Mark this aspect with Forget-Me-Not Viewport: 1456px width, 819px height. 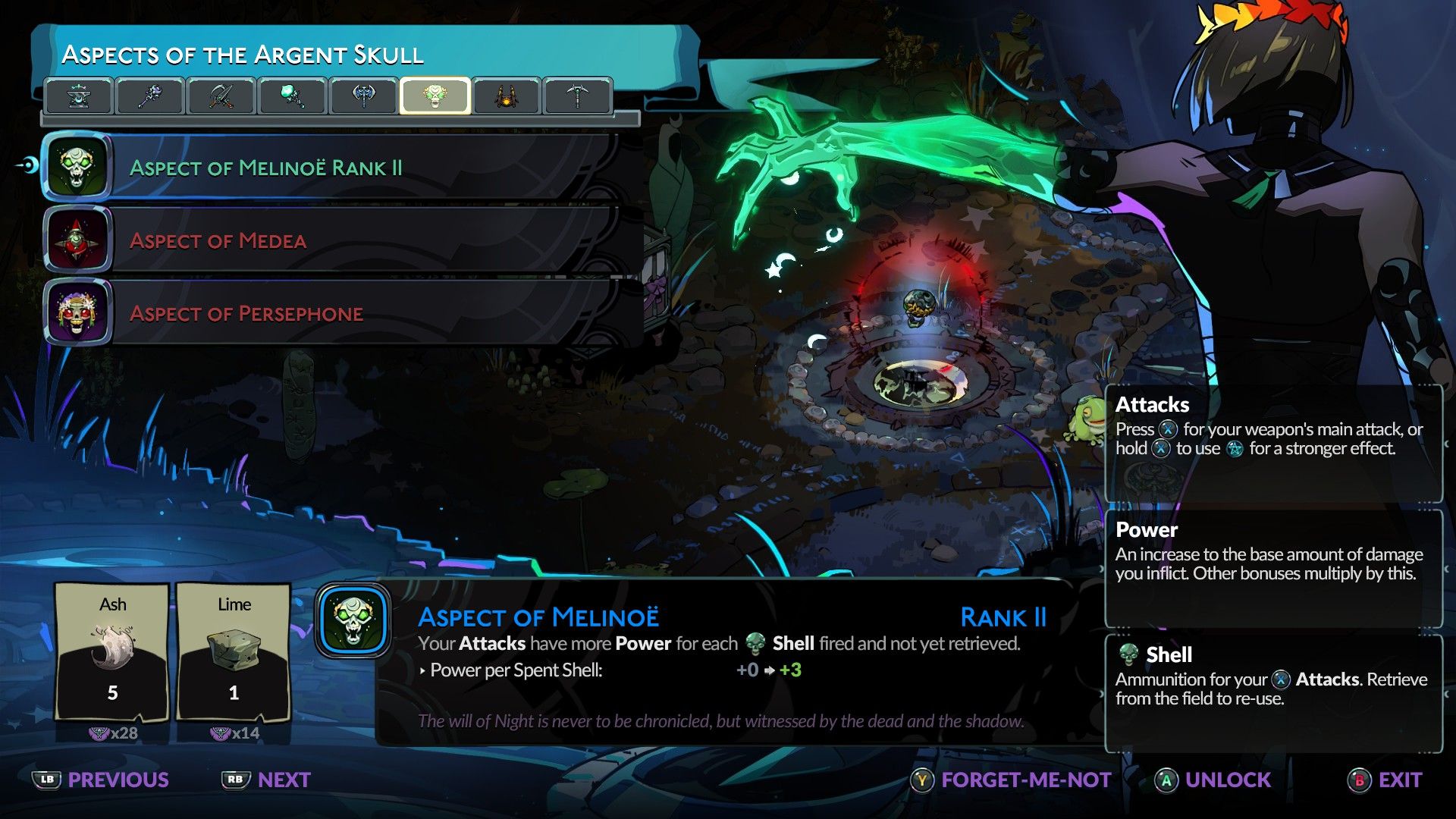click(1012, 780)
